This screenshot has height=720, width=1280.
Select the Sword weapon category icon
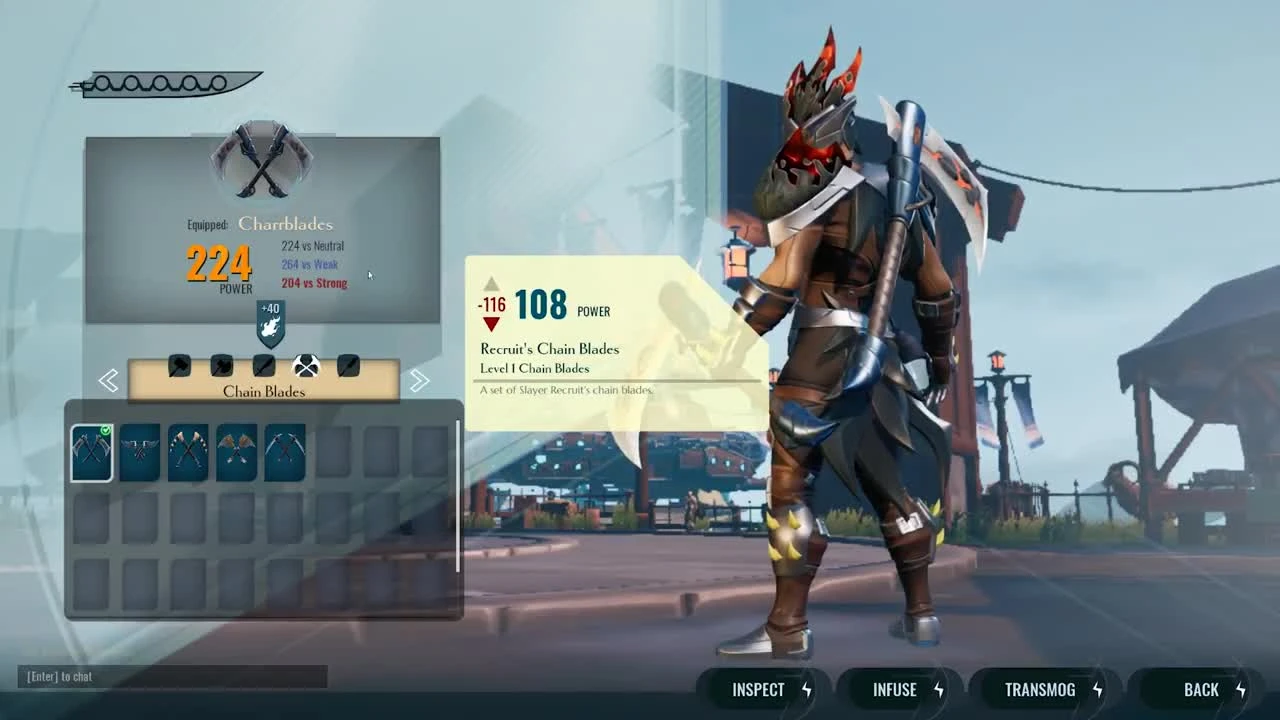[263, 366]
